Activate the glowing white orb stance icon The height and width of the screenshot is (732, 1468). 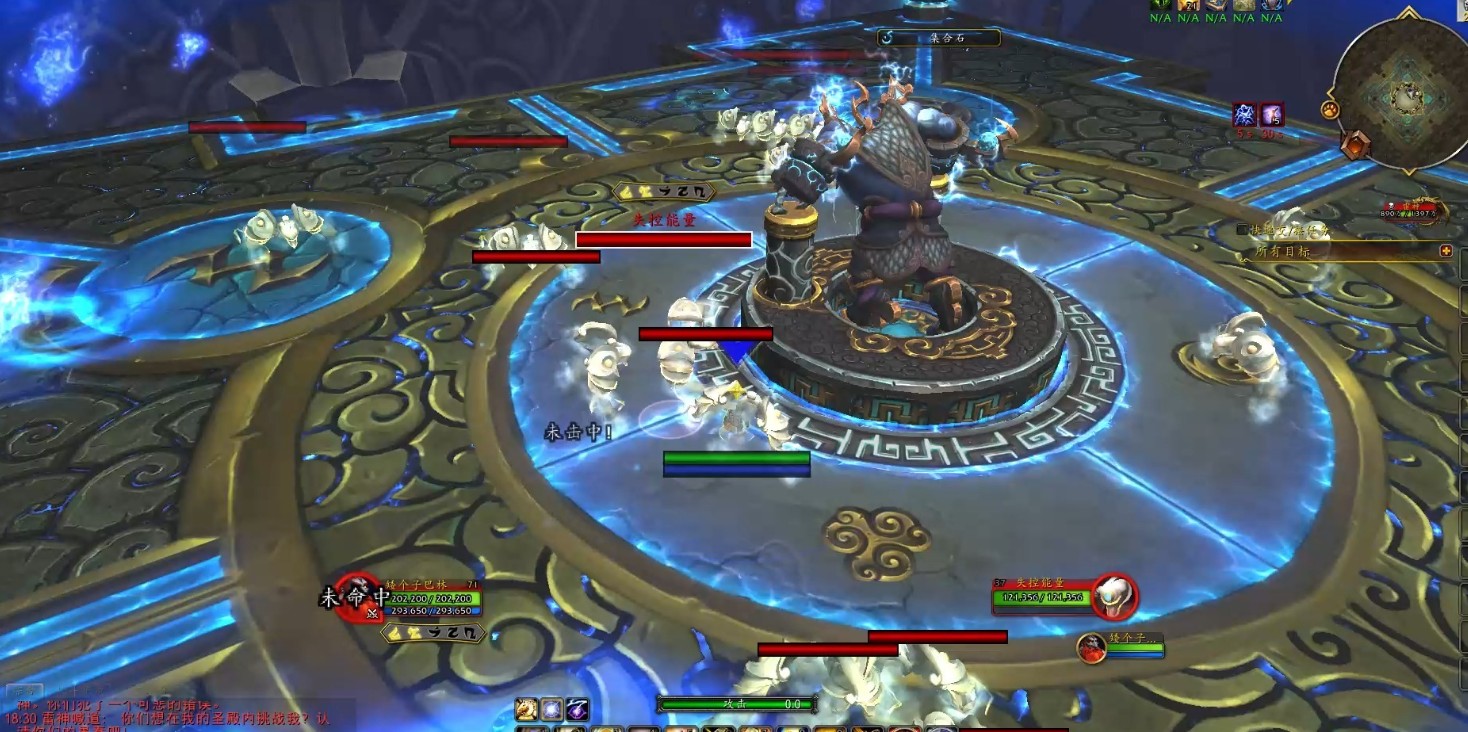pos(552,710)
